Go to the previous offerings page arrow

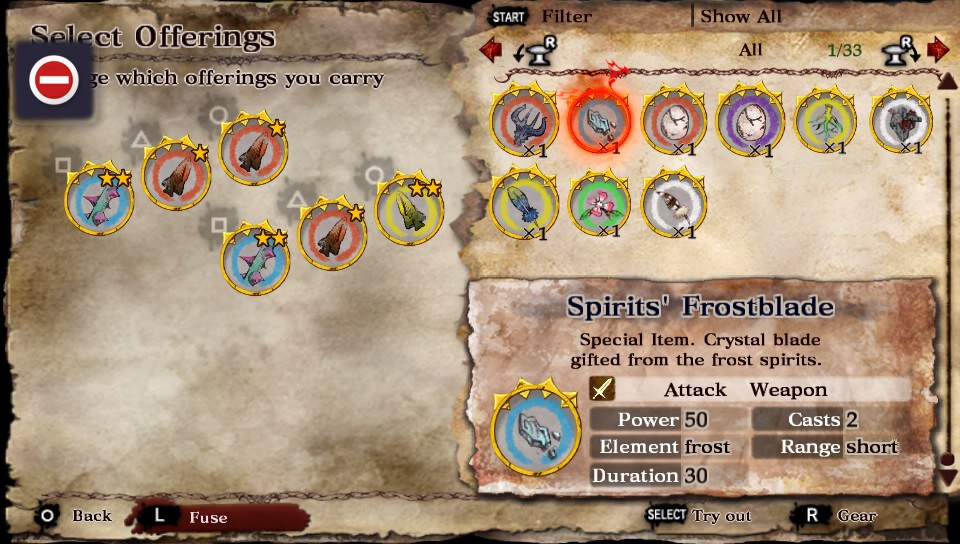coord(490,49)
